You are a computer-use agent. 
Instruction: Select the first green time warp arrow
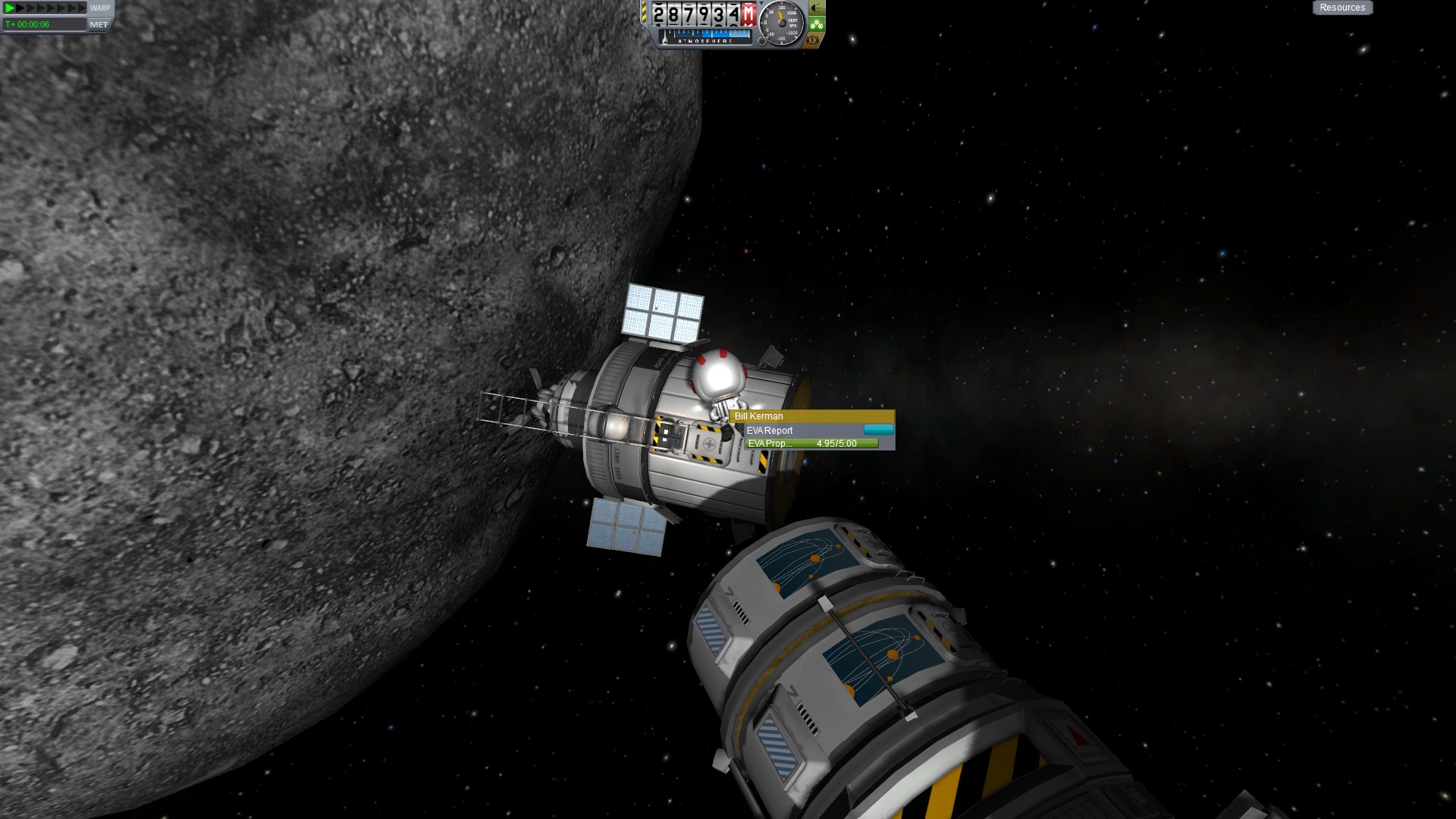click(10, 8)
